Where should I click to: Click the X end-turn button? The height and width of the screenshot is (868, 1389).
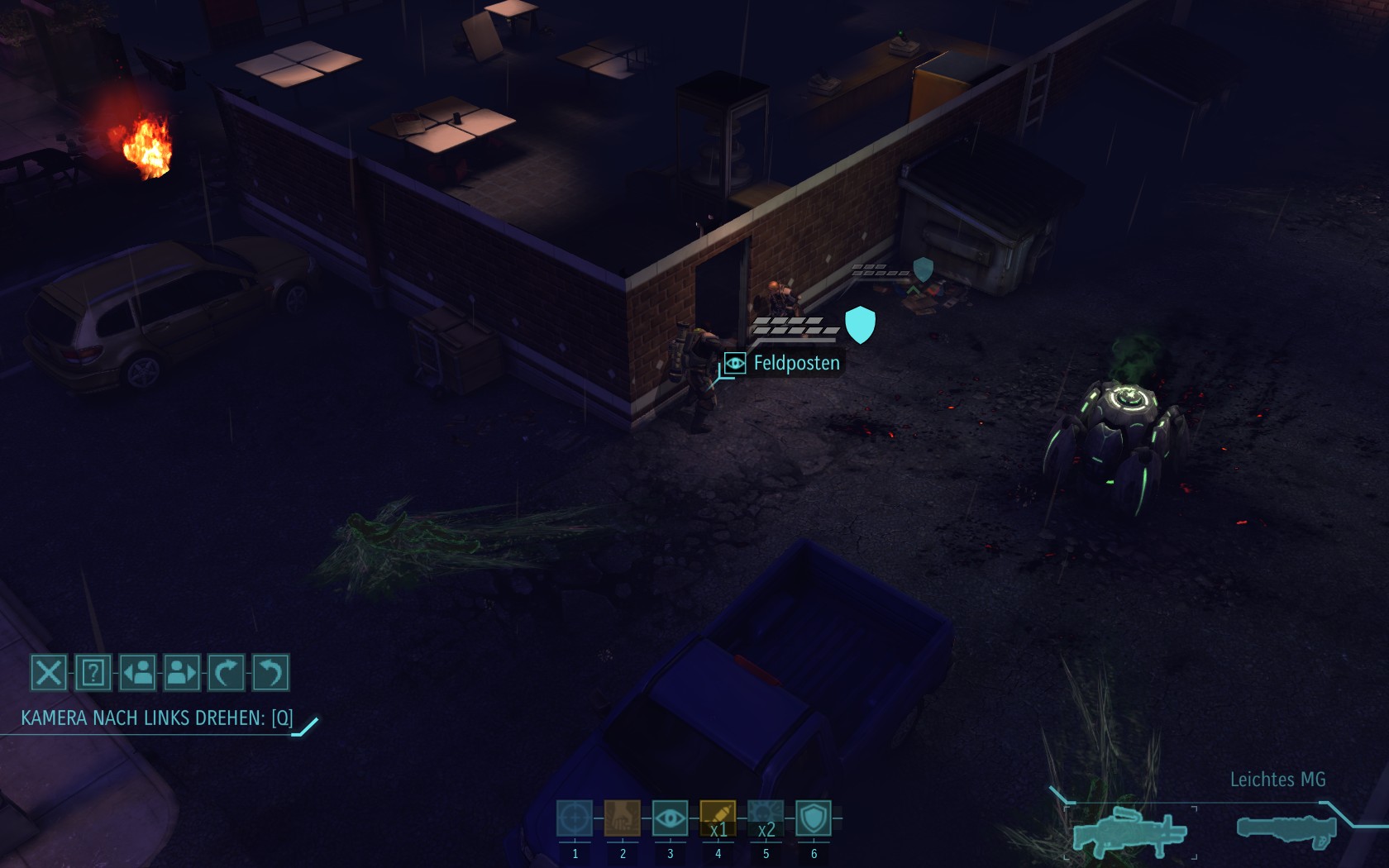tap(48, 672)
